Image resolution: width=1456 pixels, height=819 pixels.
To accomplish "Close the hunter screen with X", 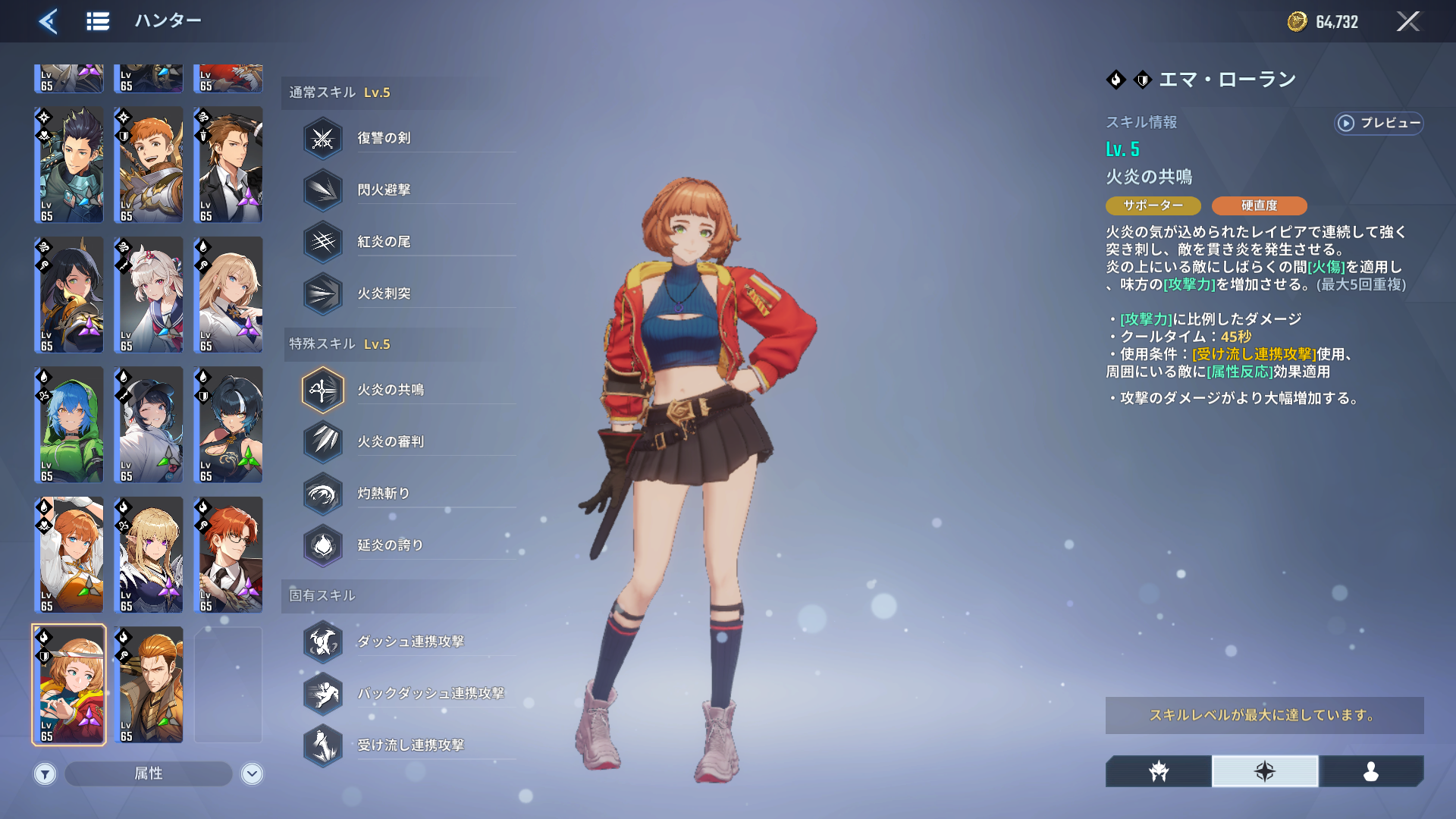I will [1407, 21].
